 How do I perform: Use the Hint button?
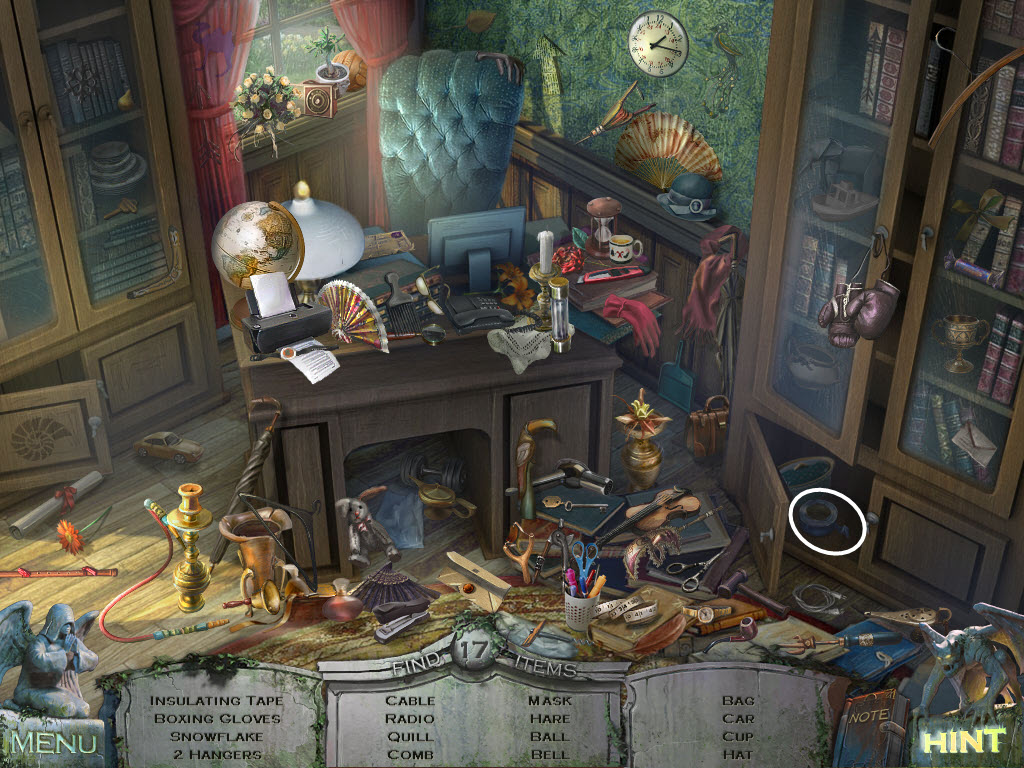click(x=962, y=742)
